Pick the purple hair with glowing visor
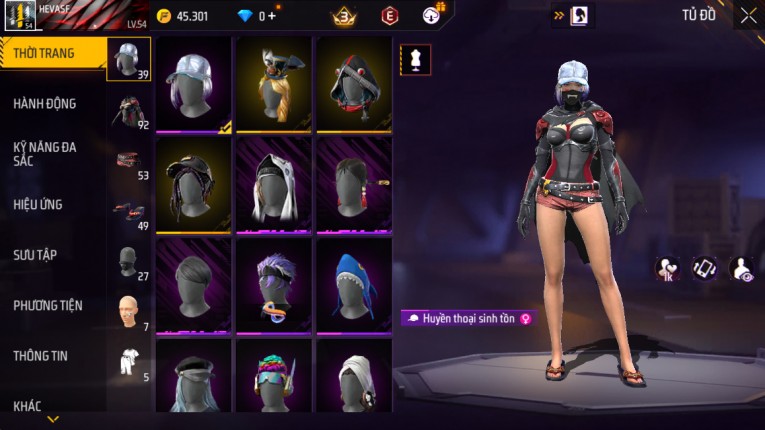Viewport: 765px width, 430px height. click(273, 285)
